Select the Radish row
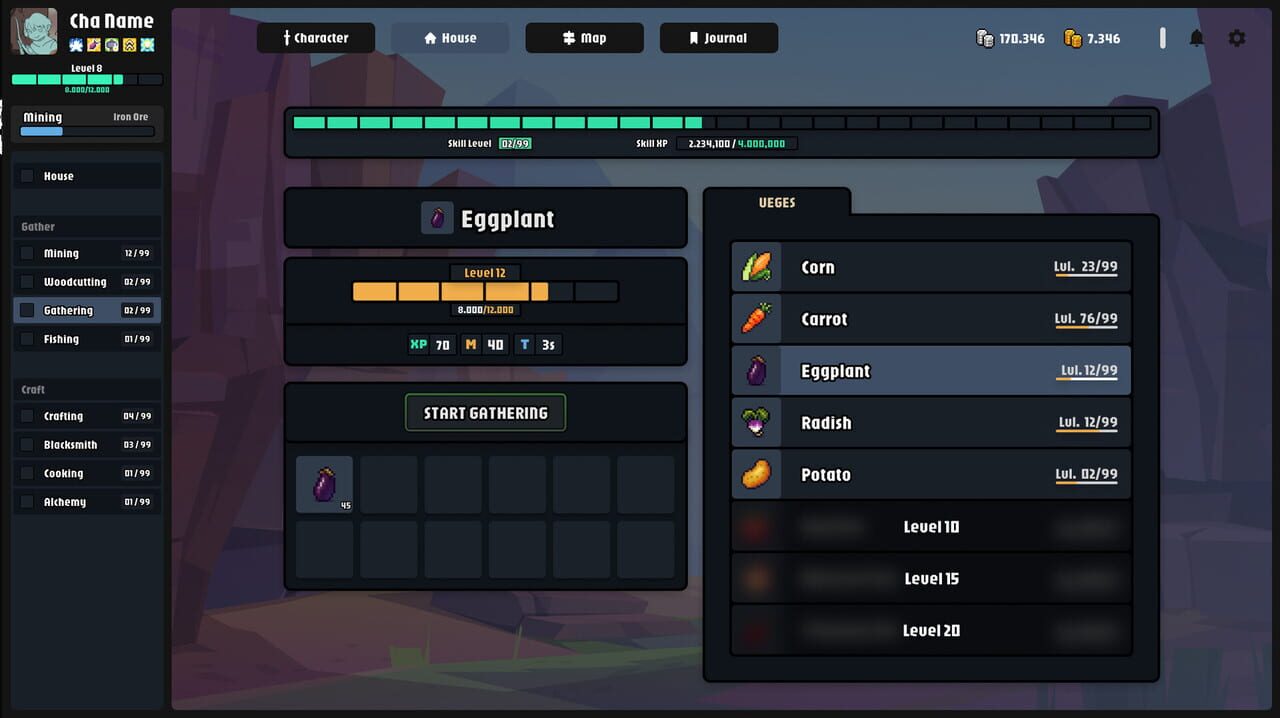The height and width of the screenshot is (718, 1280). [930, 423]
